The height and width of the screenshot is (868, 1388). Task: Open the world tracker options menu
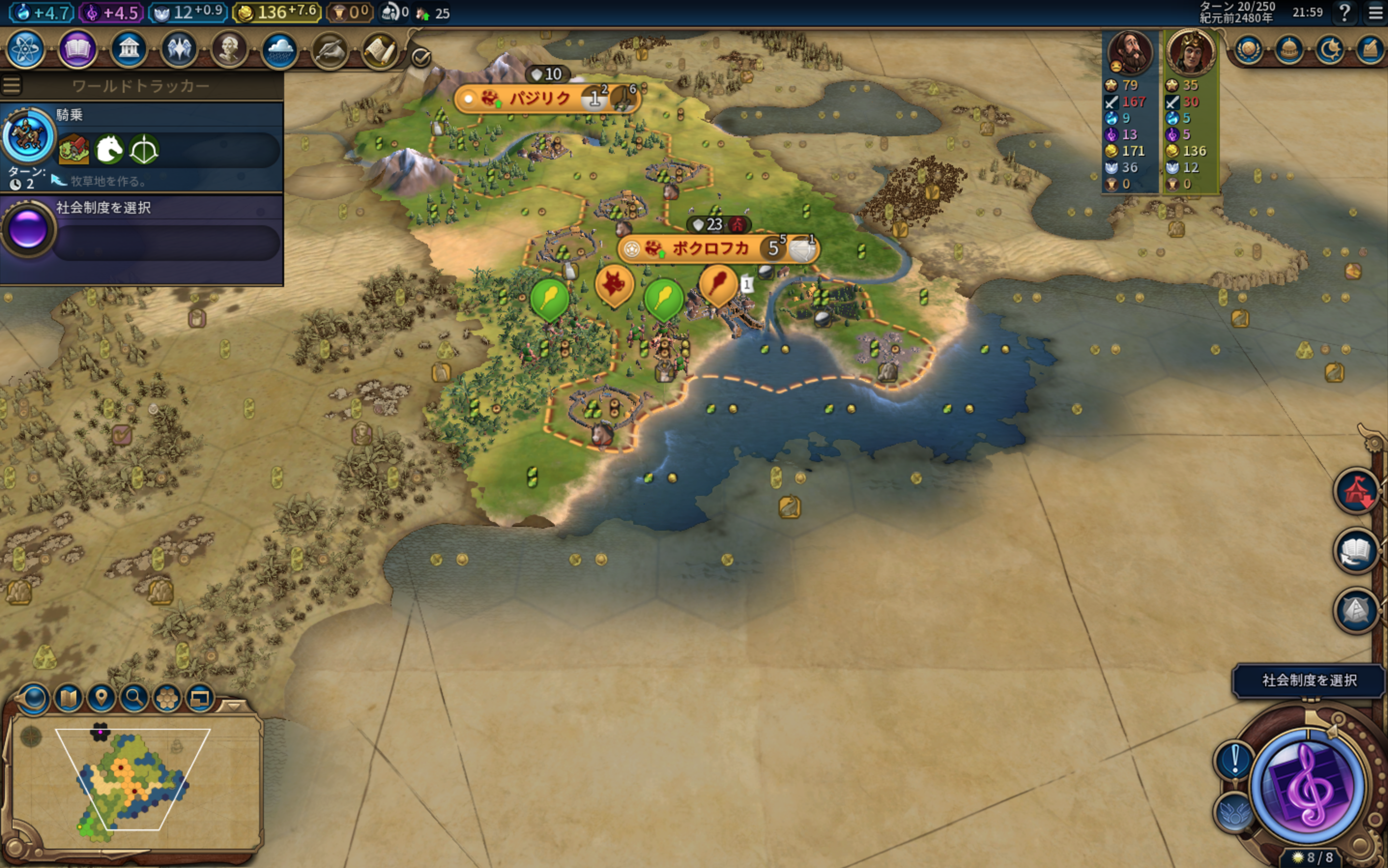12,86
